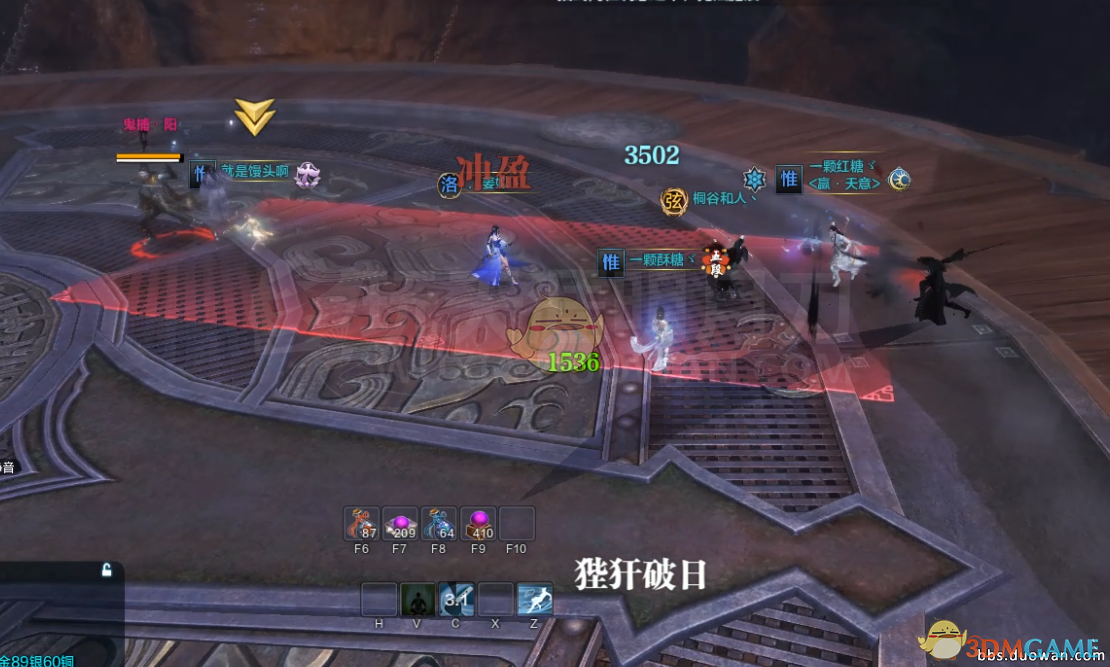Click the blue skill on 3.1 cooldown

coord(457,599)
